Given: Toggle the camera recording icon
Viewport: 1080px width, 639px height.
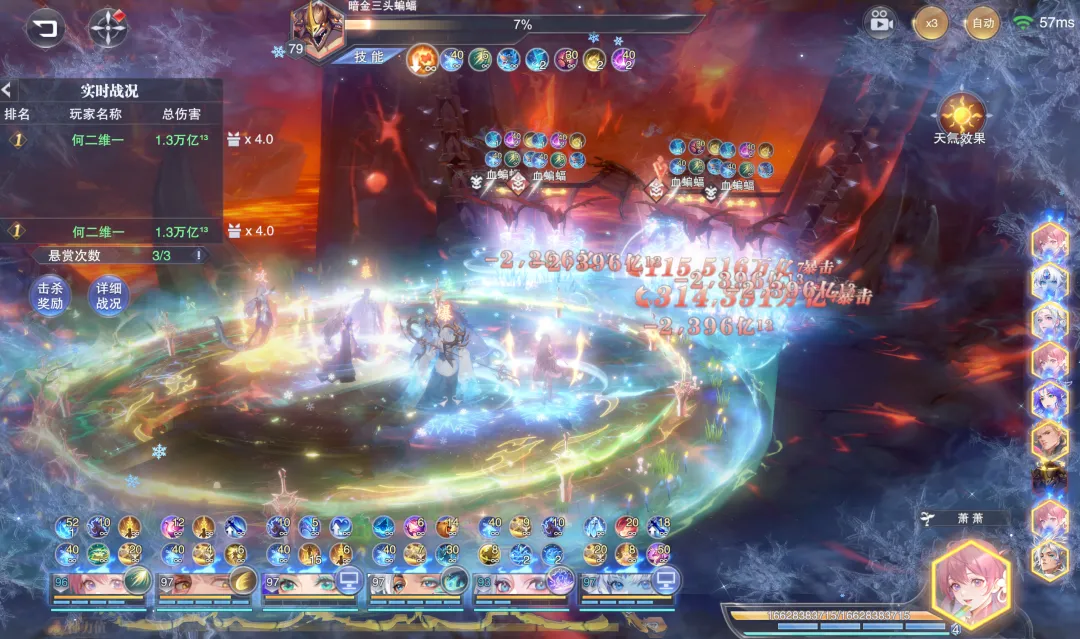Looking at the screenshot, I should click(x=880, y=22).
